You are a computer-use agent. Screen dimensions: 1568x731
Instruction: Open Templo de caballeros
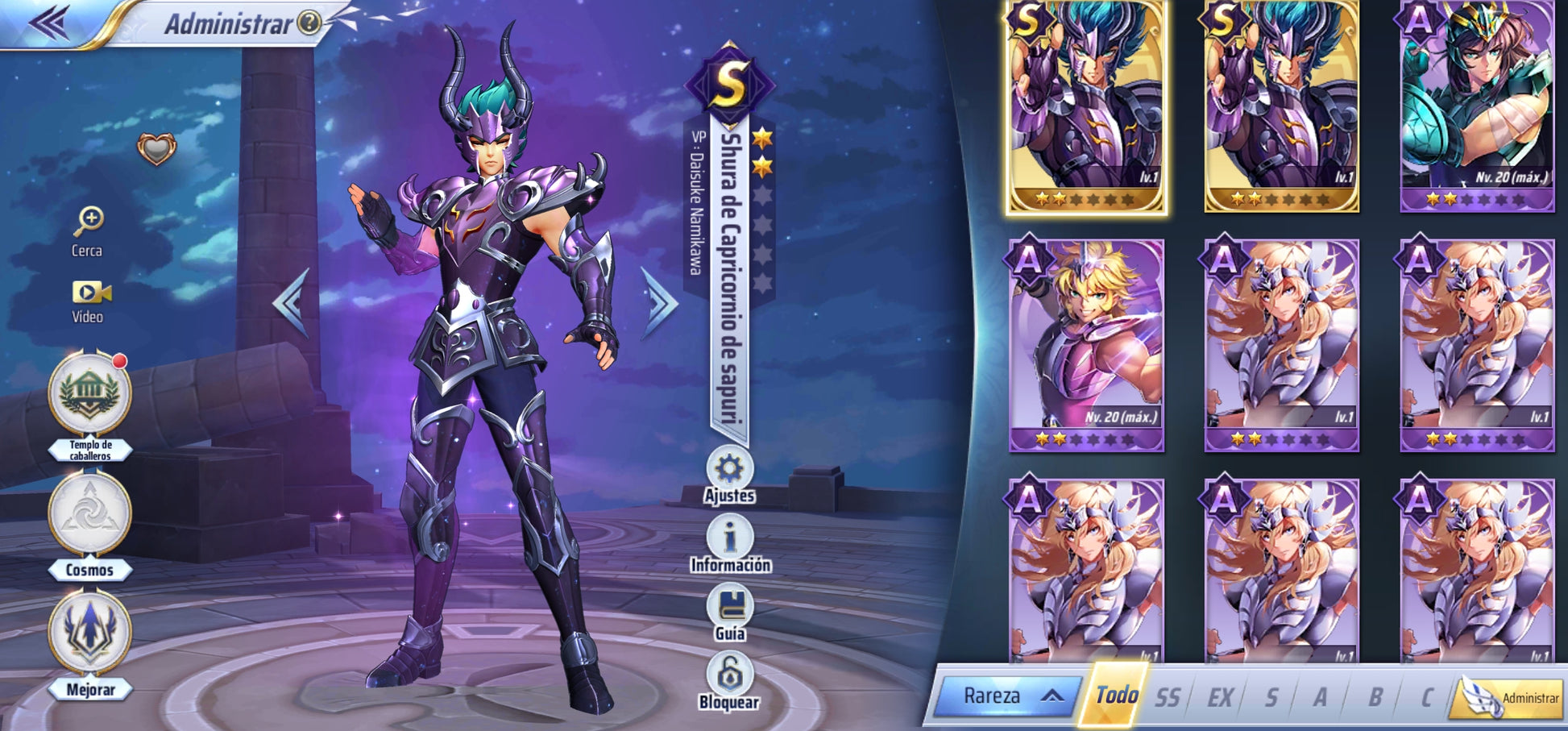(89, 396)
